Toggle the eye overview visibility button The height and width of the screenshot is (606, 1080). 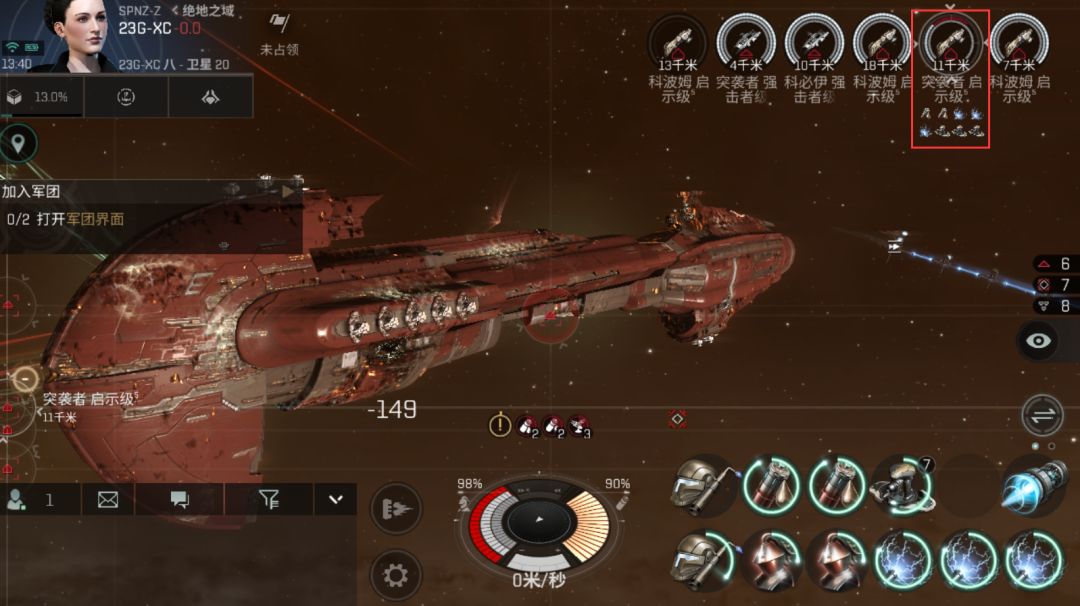pyautogui.click(x=1040, y=341)
